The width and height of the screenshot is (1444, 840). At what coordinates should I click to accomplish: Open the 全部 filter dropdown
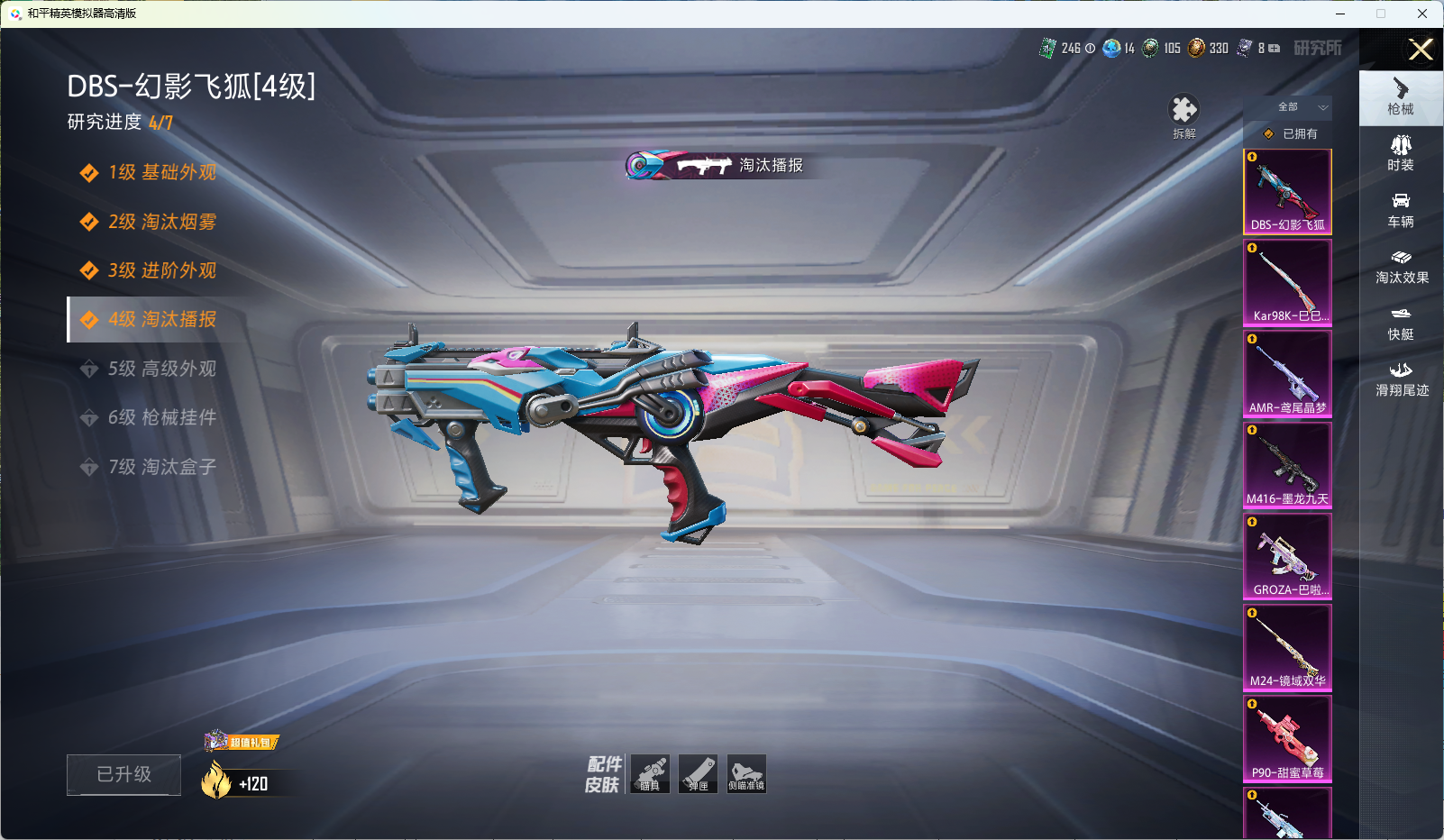(1298, 107)
